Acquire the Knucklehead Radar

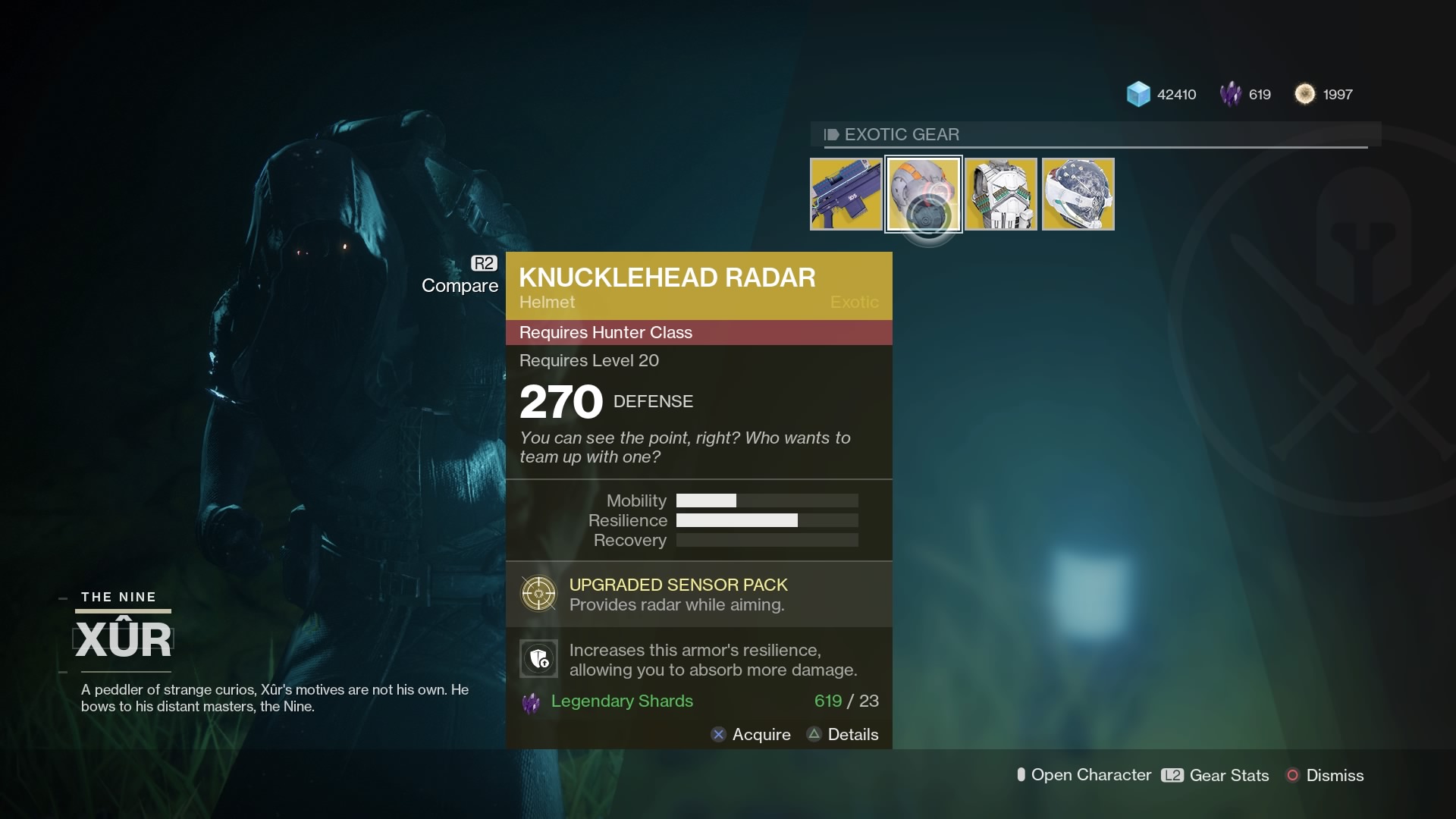pos(751,734)
